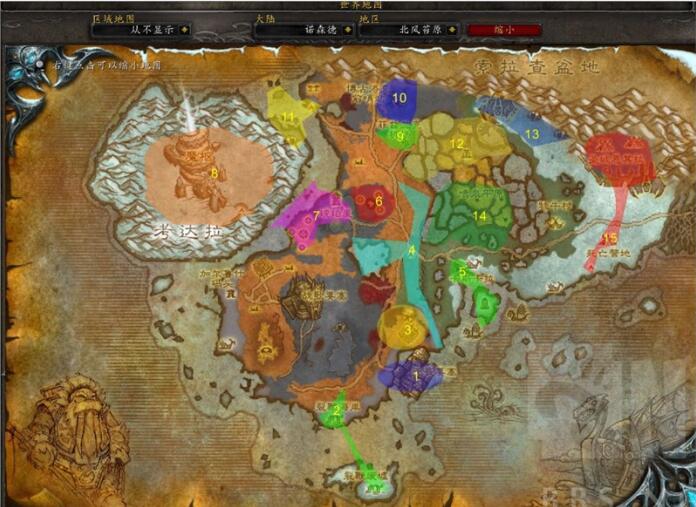Select the blue map region numbered 10

[x=398, y=98]
